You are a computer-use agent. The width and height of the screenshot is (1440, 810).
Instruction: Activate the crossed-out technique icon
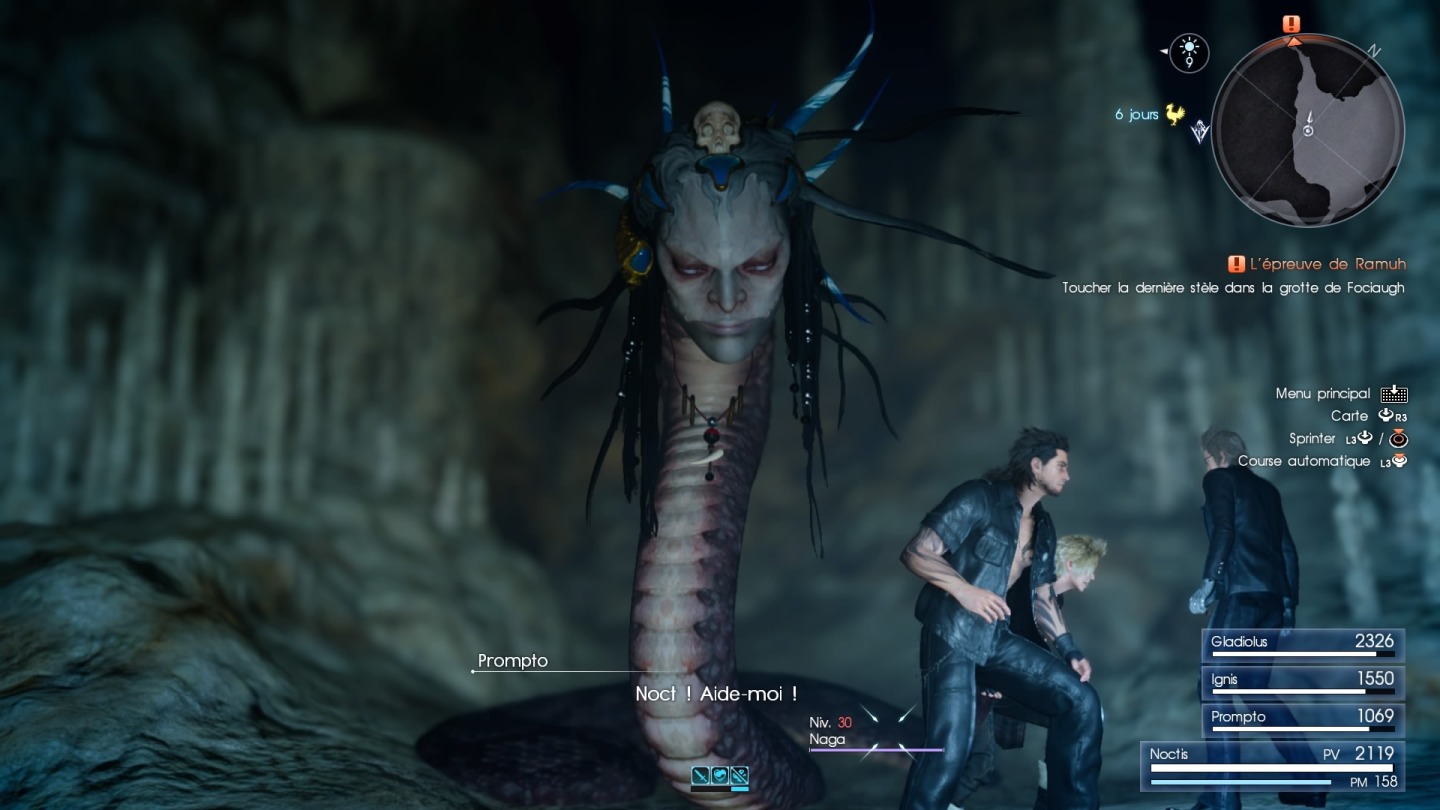point(739,774)
